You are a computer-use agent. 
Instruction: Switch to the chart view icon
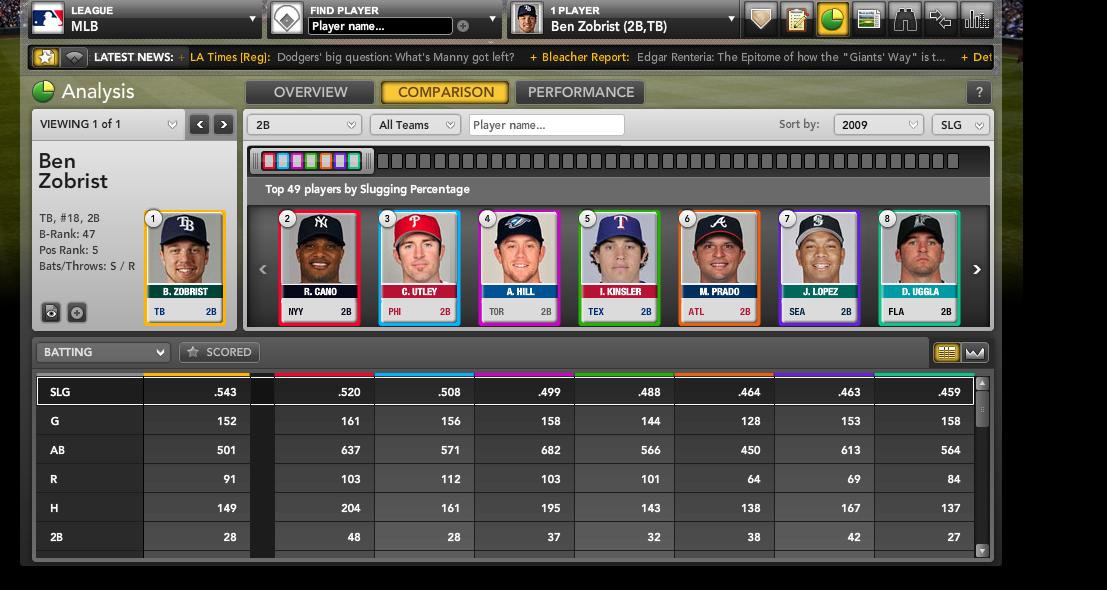point(975,352)
